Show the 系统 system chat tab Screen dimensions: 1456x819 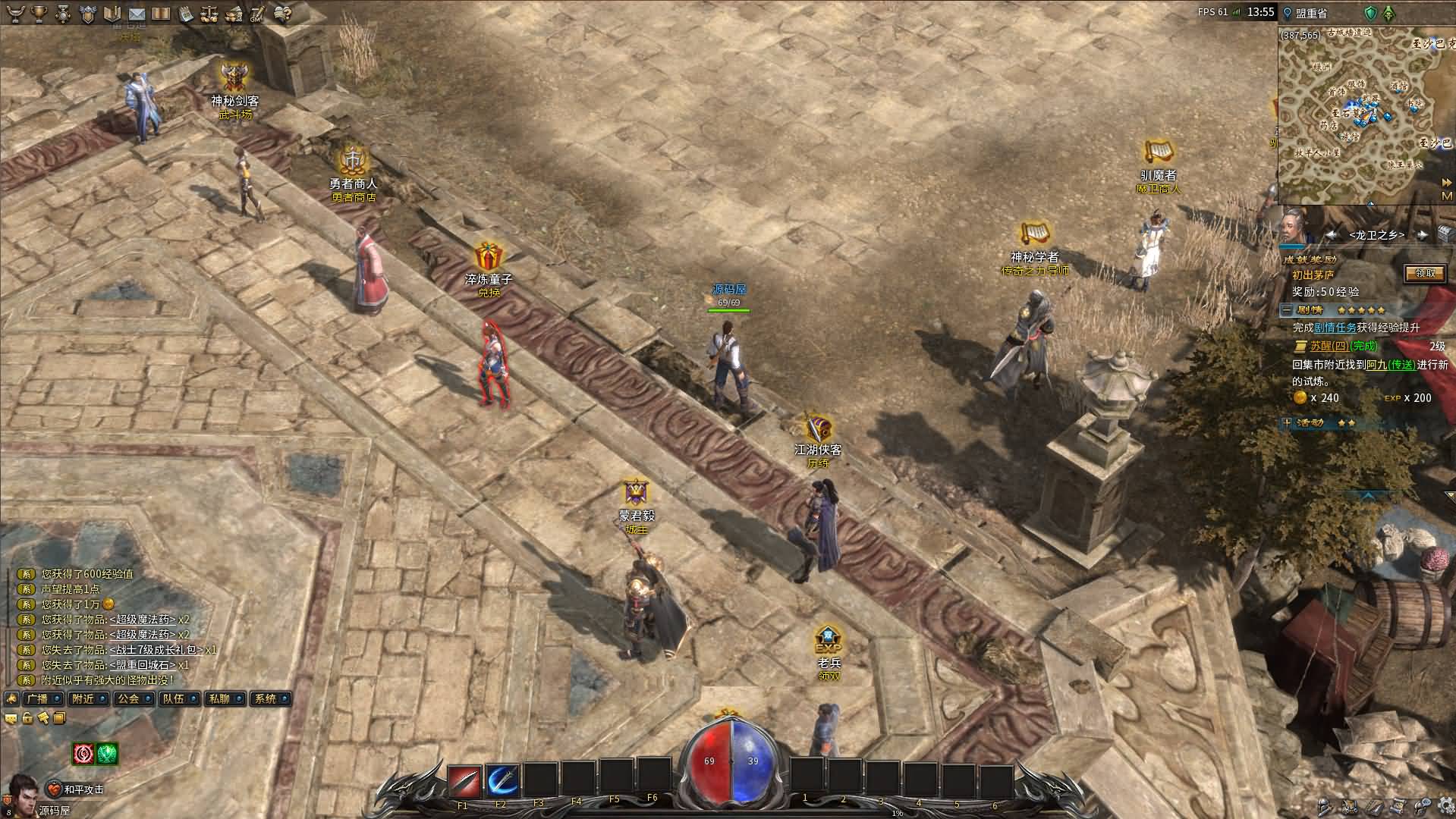pyautogui.click(x=265, y=699)
